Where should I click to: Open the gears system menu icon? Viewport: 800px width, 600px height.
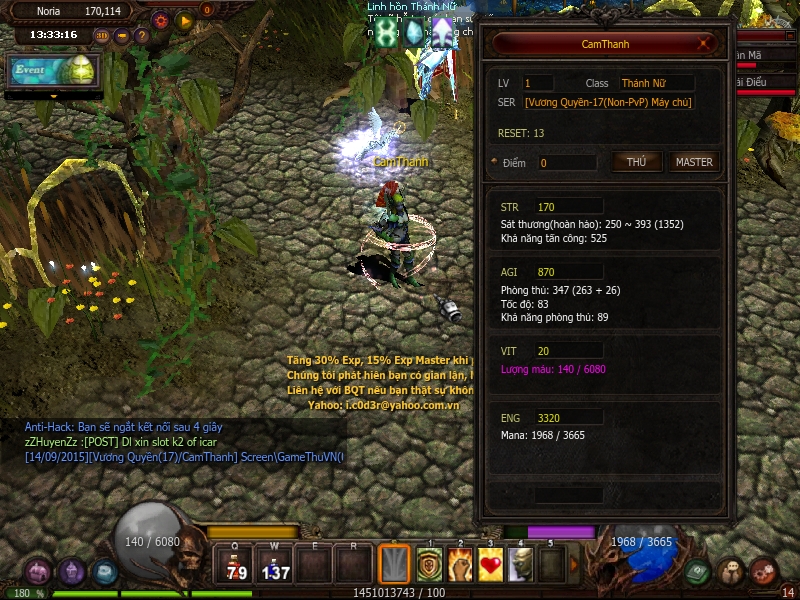tap(764, 572)
